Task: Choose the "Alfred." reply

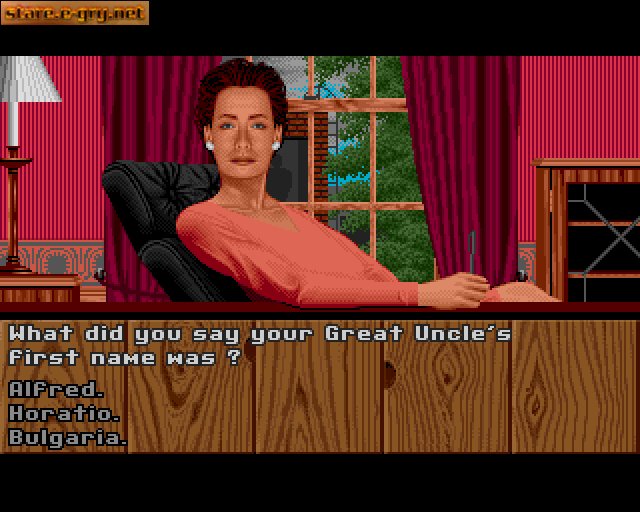Action: click(x=56, y=389)
